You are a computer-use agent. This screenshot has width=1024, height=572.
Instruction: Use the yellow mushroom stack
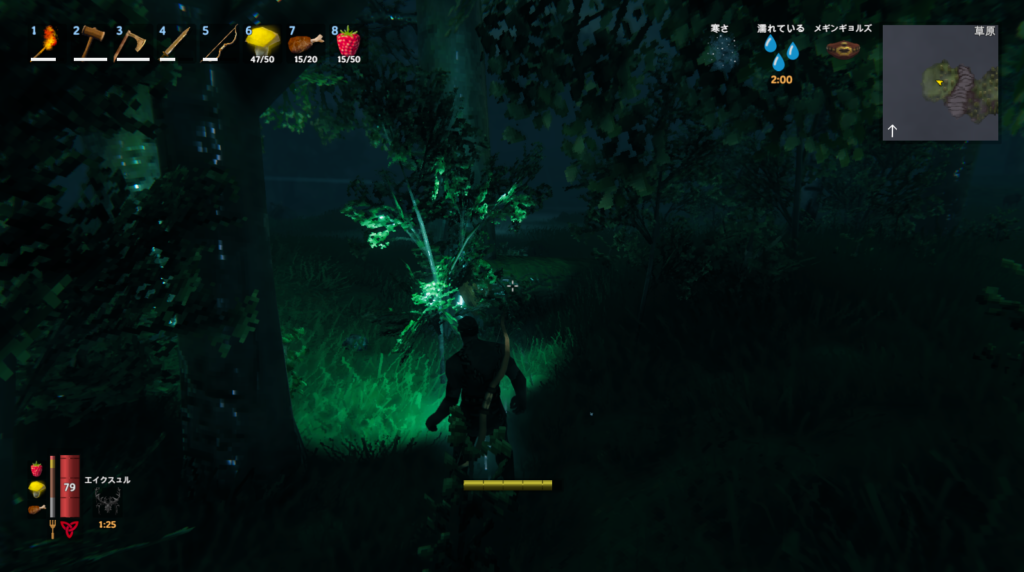pos(261,42)
